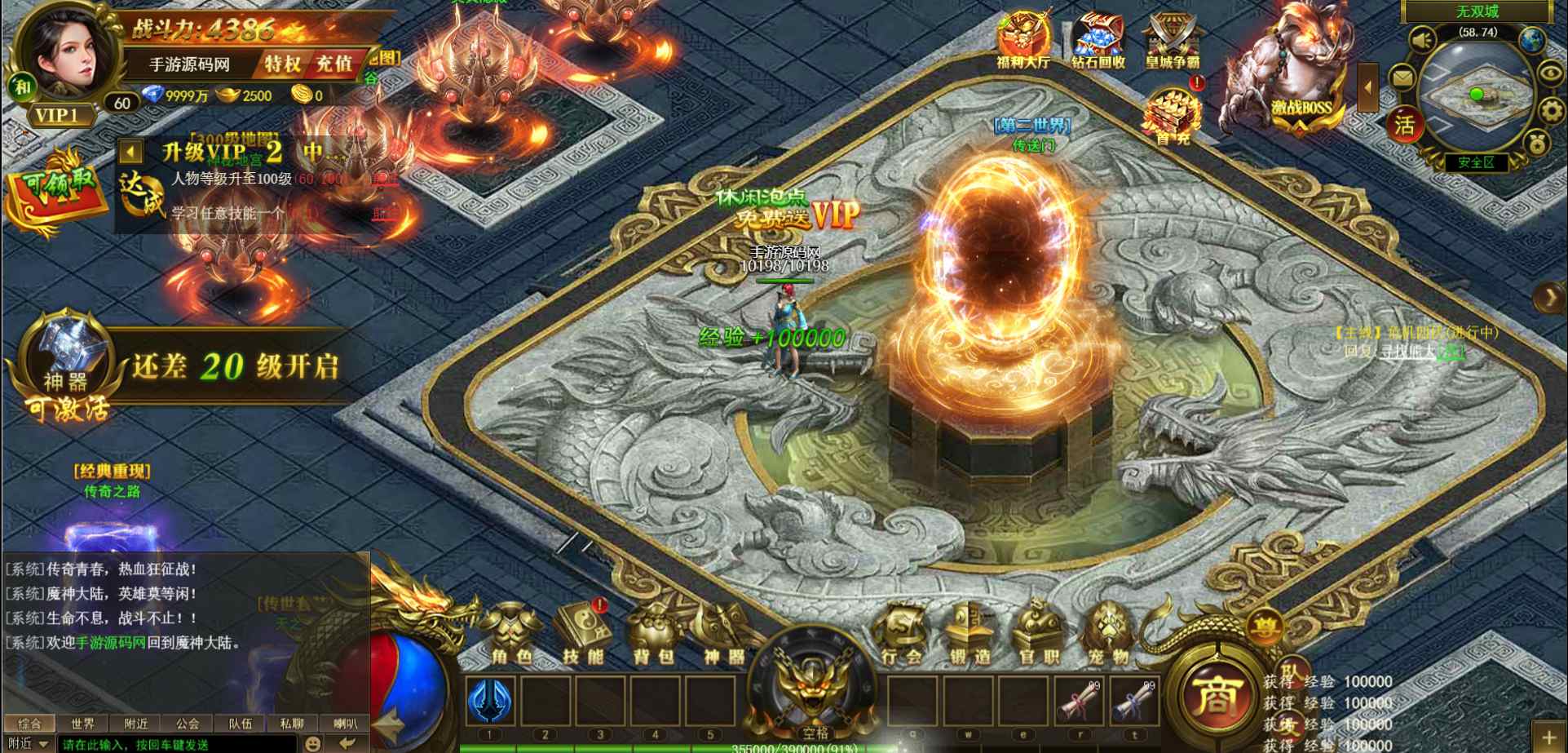Open the 商 shop round button

click(x=1218, y=695)
